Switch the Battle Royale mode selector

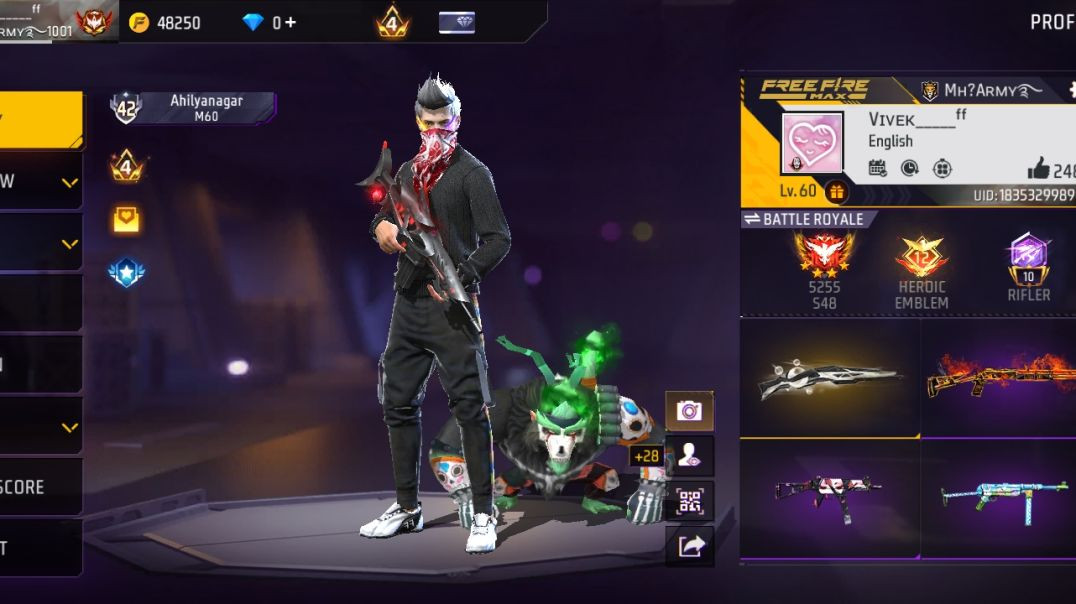pyautogui.click(x=807, y=219)
